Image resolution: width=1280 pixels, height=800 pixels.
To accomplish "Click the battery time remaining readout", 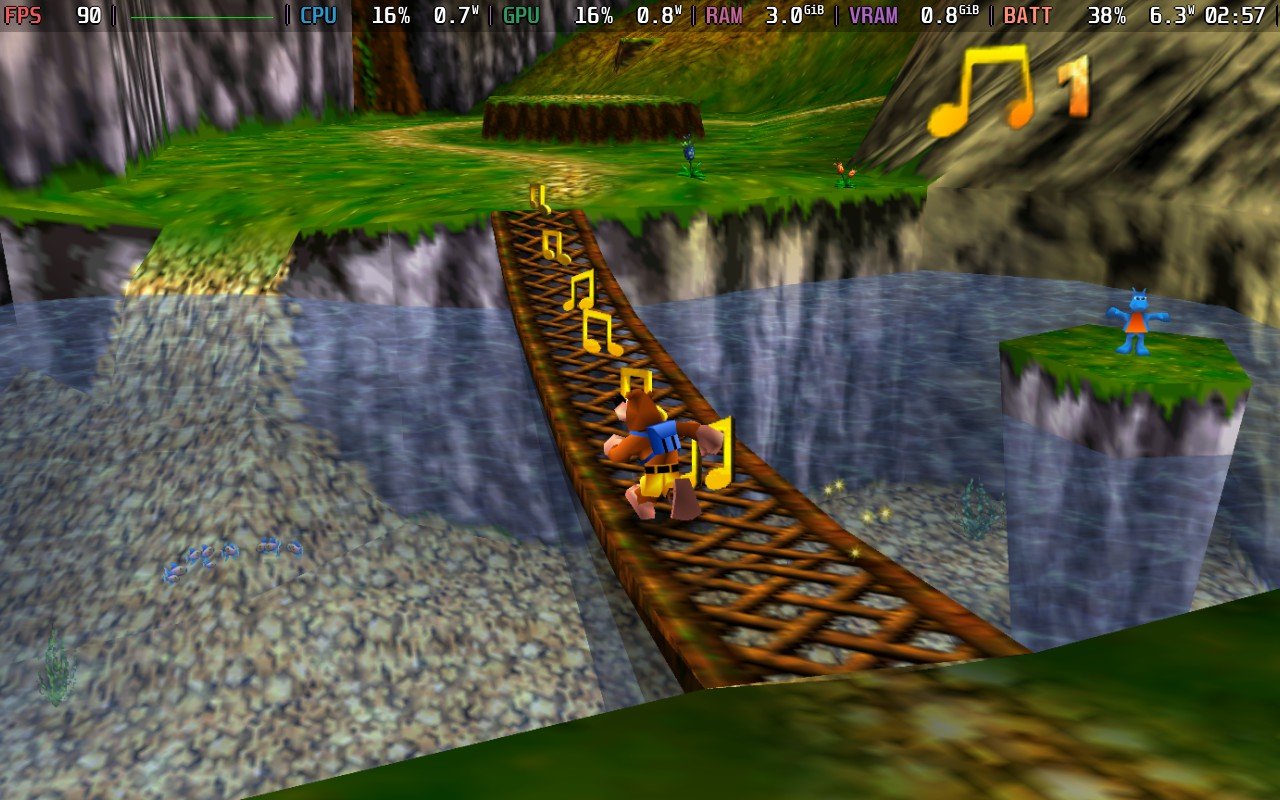I will [x=1235, y=15].
